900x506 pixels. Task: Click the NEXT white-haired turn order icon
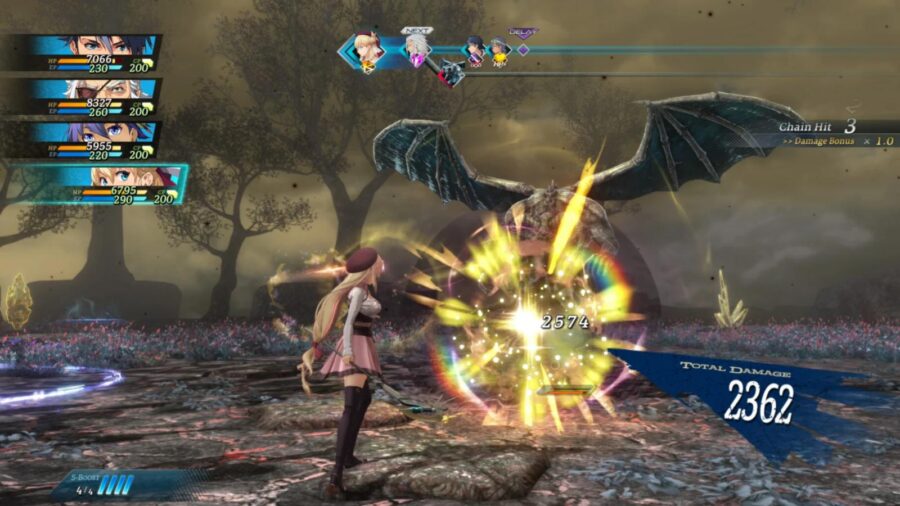tap(416, 50)
